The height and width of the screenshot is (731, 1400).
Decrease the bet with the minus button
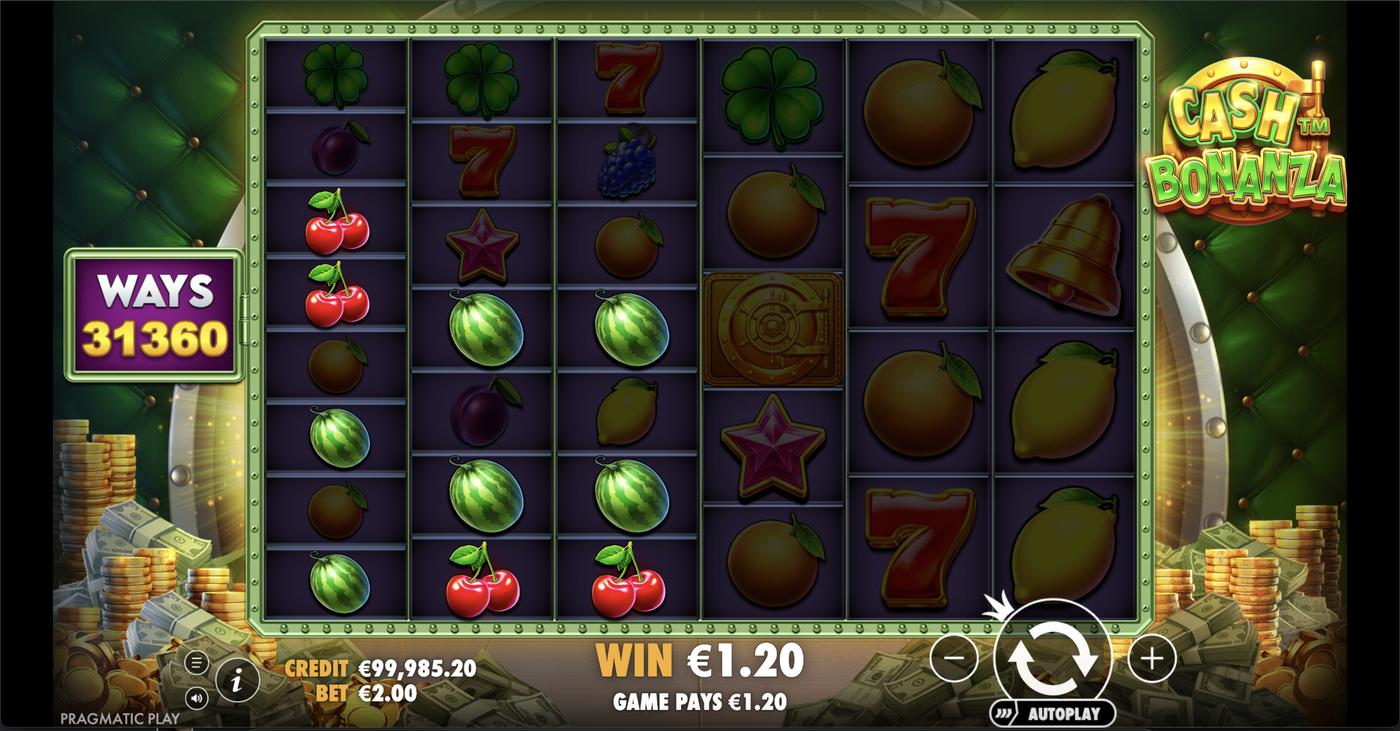[x=957, y=658]
